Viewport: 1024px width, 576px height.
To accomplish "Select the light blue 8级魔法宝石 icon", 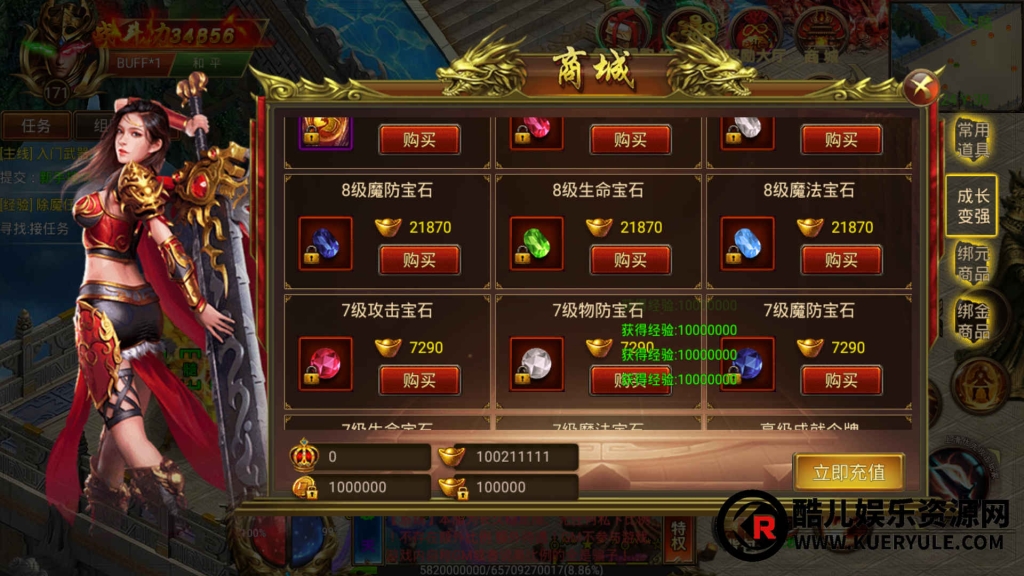I will pyautogui.click(x=748, y=243).
